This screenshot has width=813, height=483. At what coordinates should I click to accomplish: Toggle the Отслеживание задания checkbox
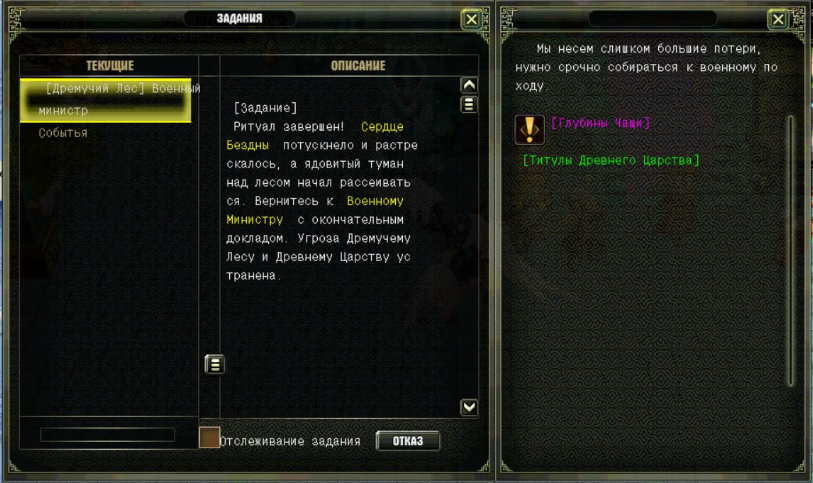coord(210,438)
